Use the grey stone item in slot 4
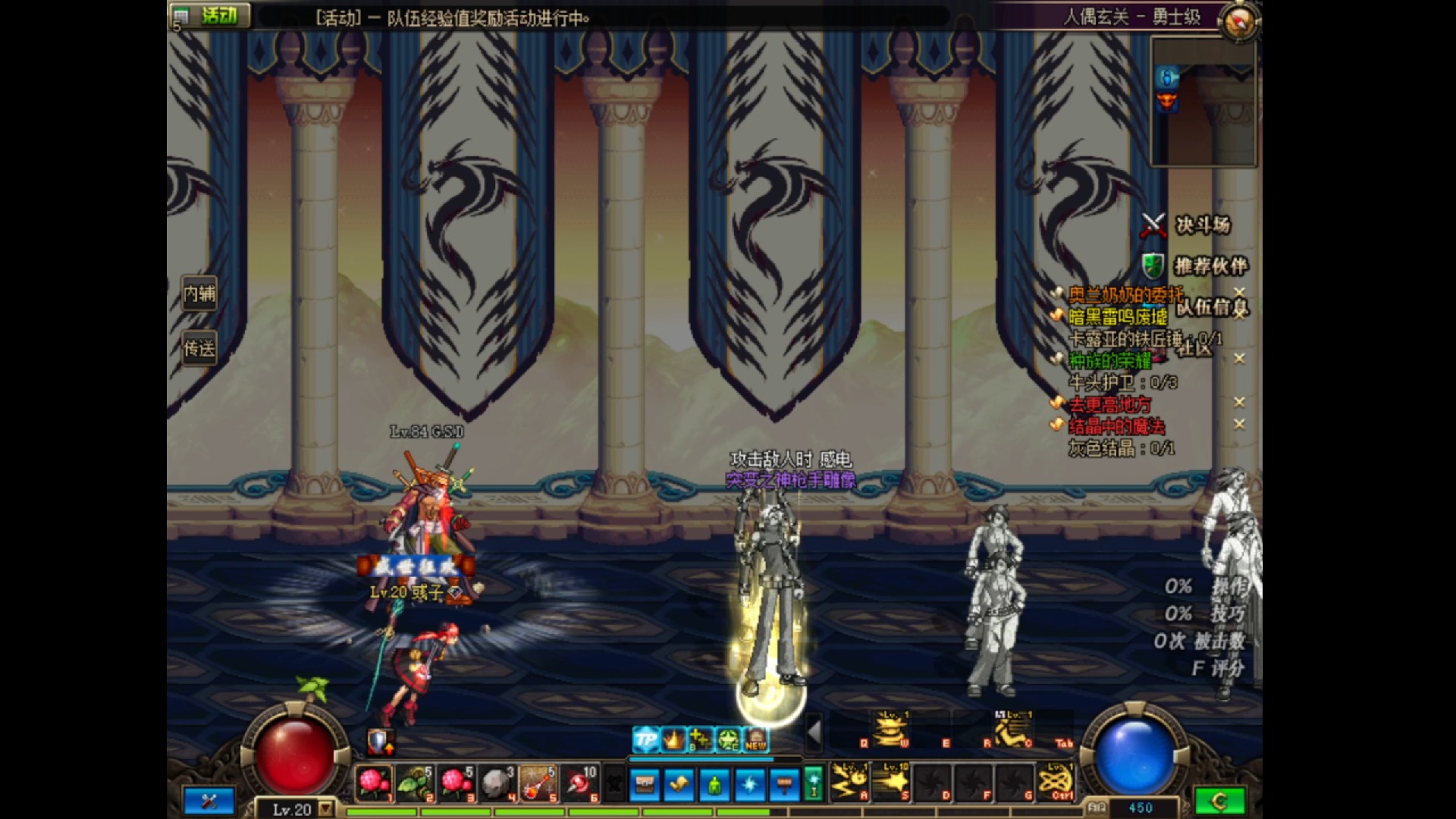Viewport: 1456px width, 819px height. [497, 783]
